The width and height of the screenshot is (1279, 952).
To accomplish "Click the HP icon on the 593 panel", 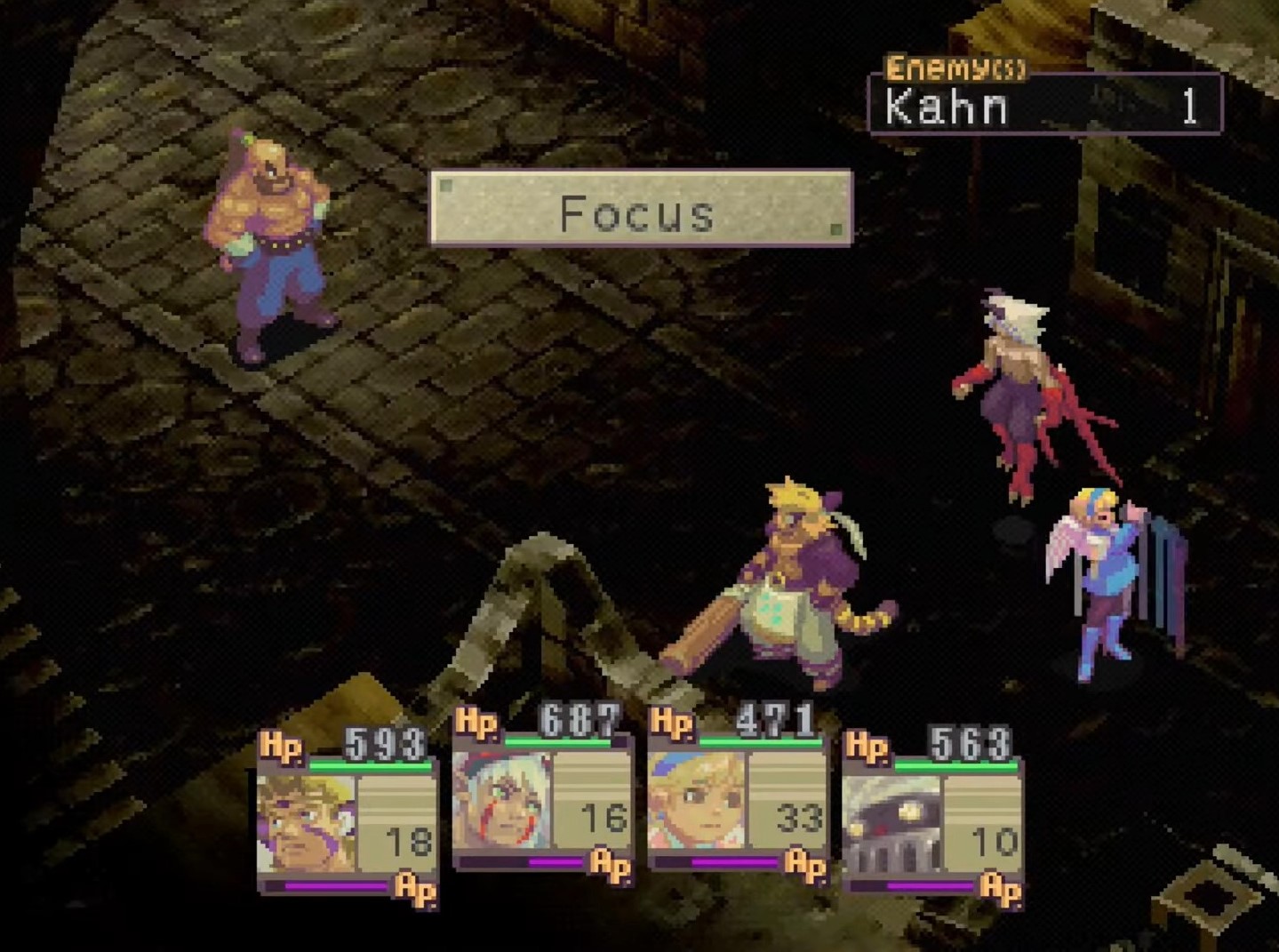I will pyautogui.click(x=281, y=748).
